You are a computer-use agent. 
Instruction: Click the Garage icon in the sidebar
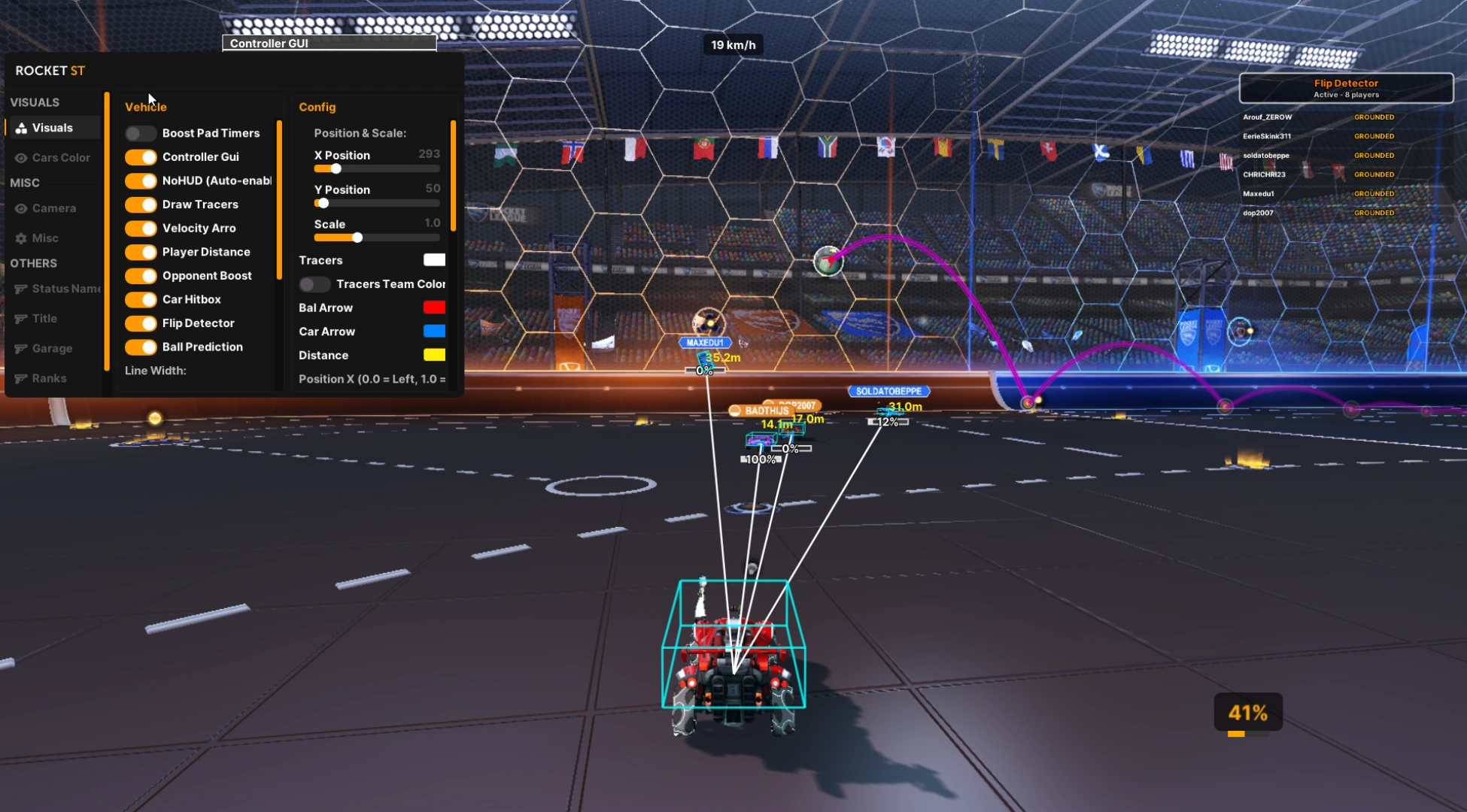[x=21, y=348]
